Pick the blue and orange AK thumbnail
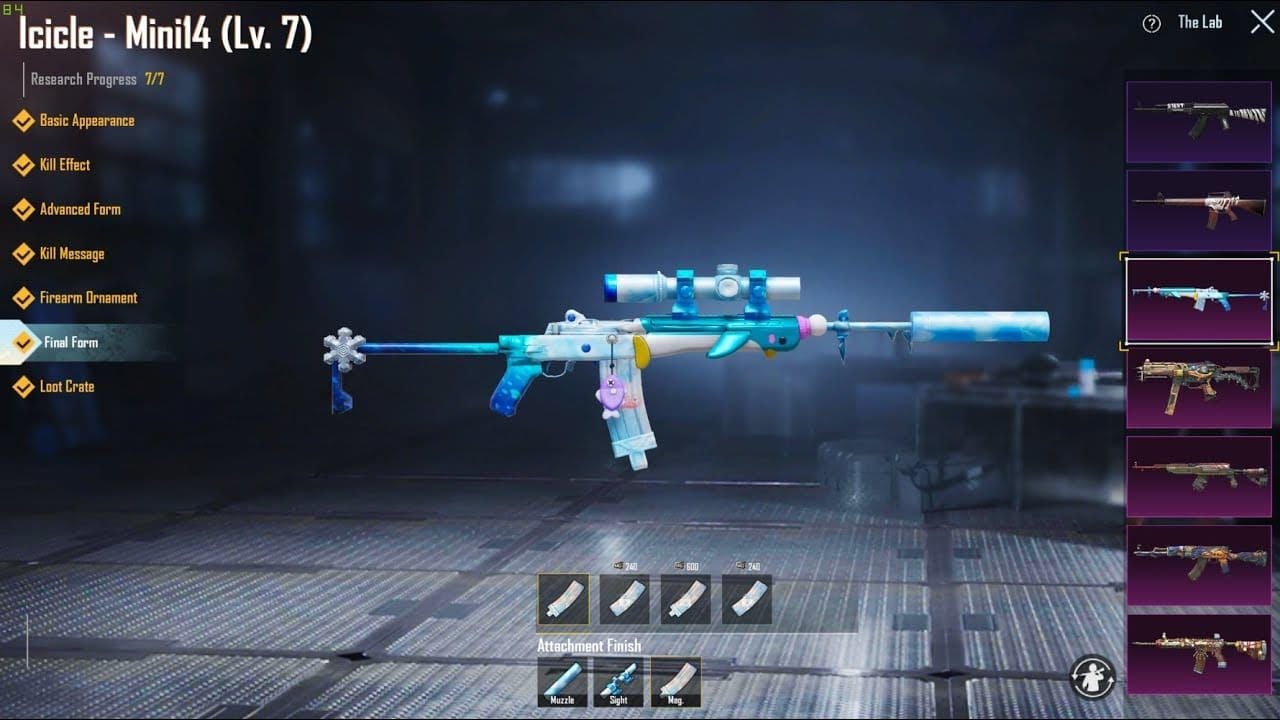Viewport: 1280px width, 720px height. (x=1199, y=565)
